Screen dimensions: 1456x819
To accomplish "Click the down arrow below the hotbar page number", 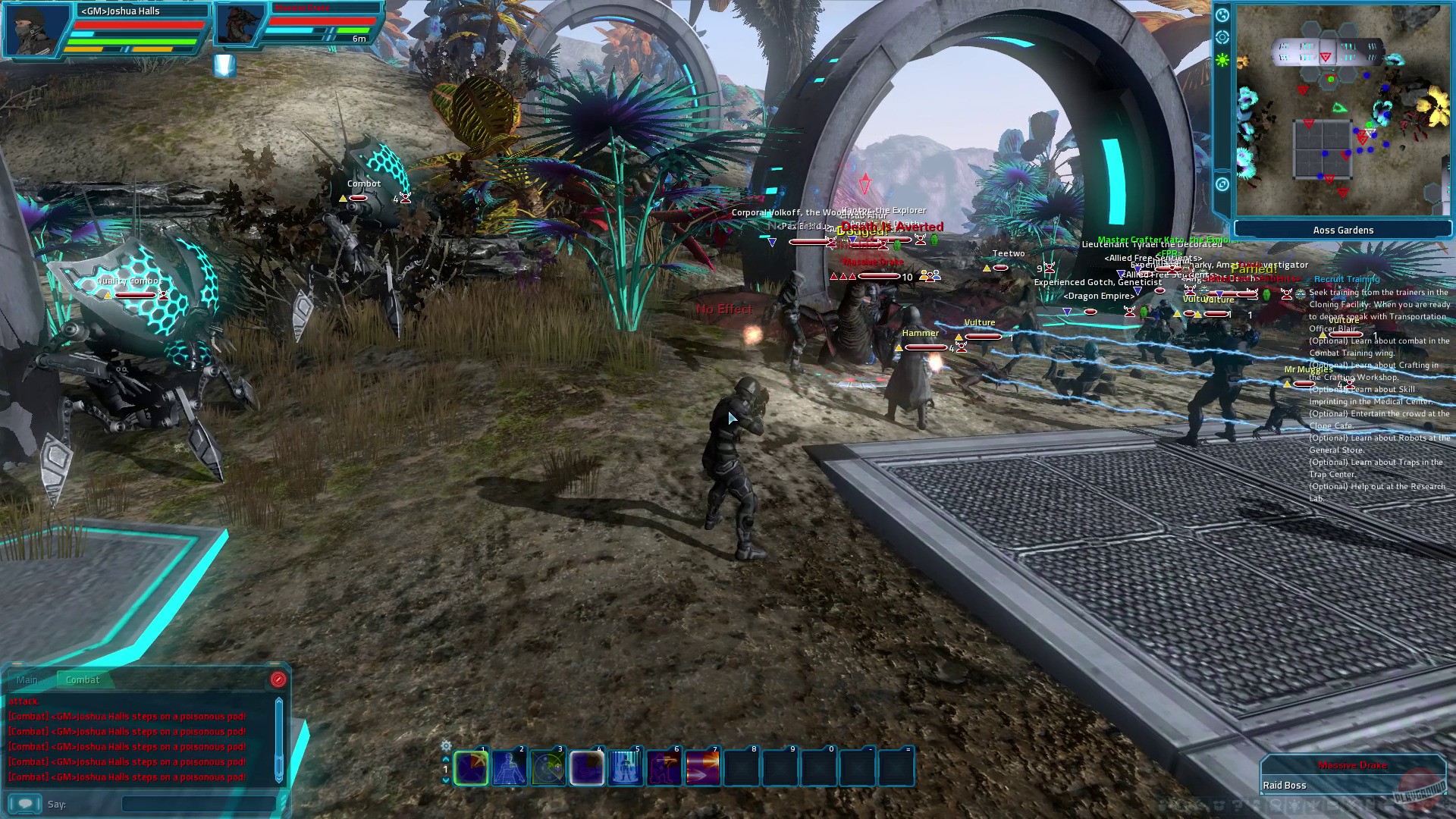I will [445, 780].
